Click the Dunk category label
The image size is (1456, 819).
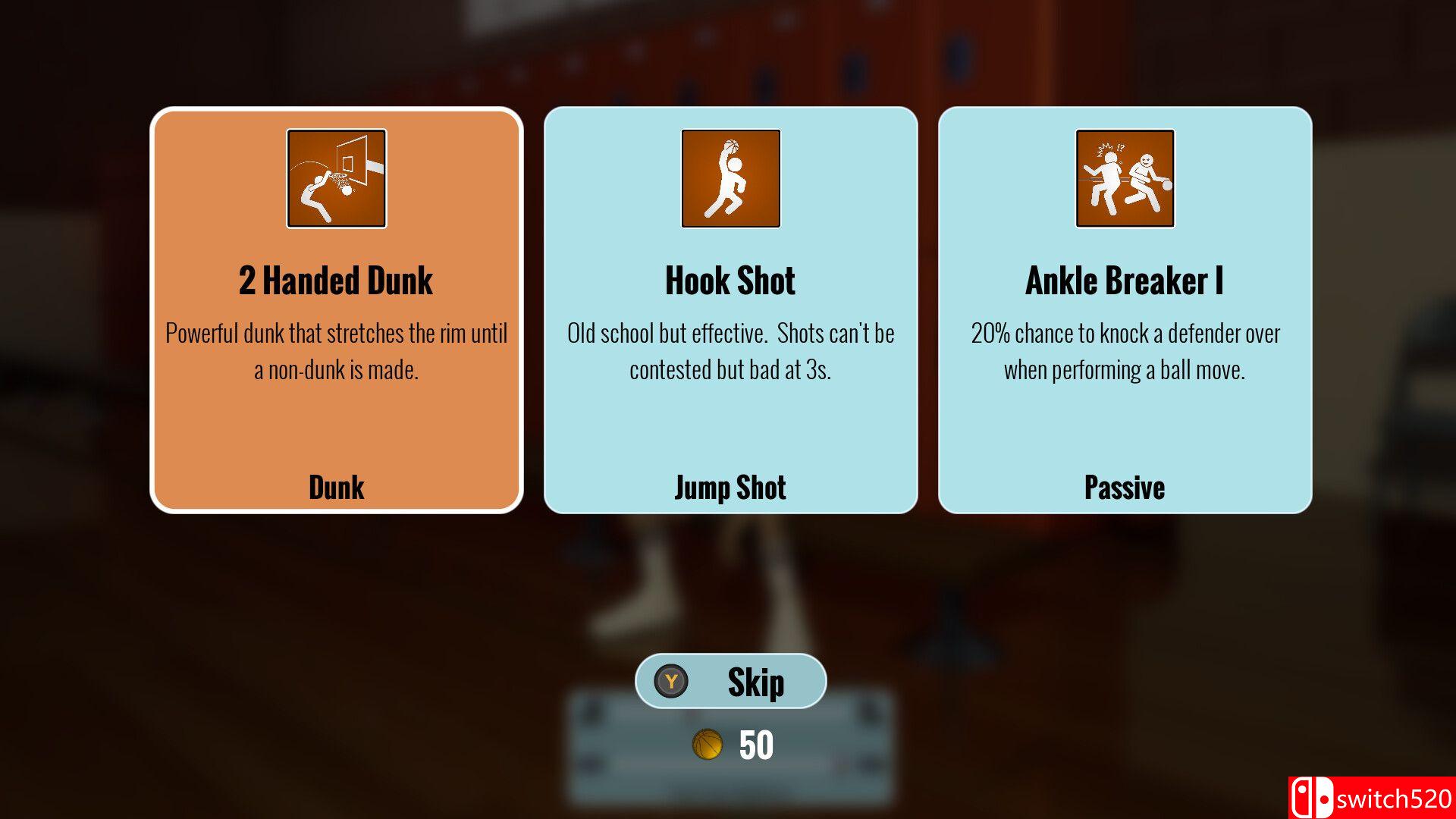coord(336,488)
